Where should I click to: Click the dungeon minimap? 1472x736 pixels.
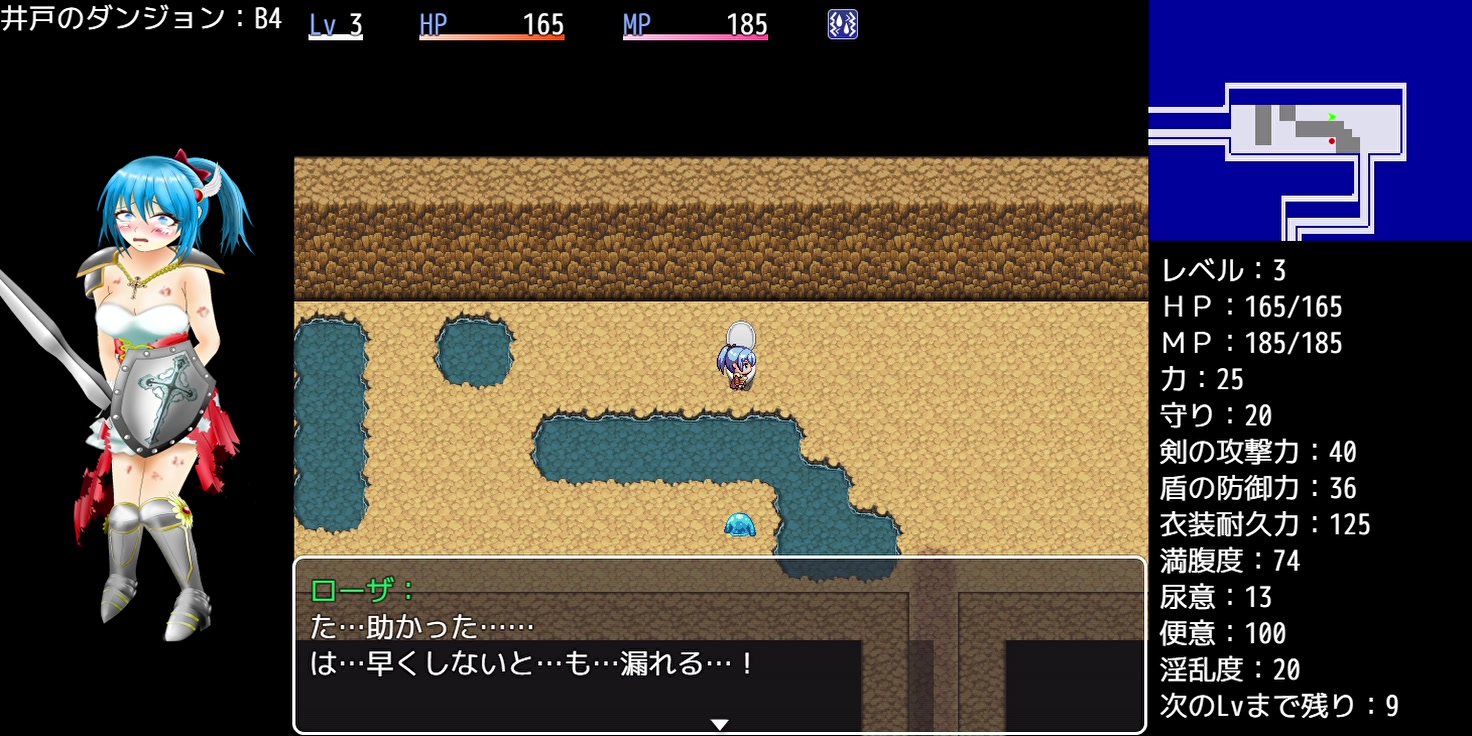1310,120
